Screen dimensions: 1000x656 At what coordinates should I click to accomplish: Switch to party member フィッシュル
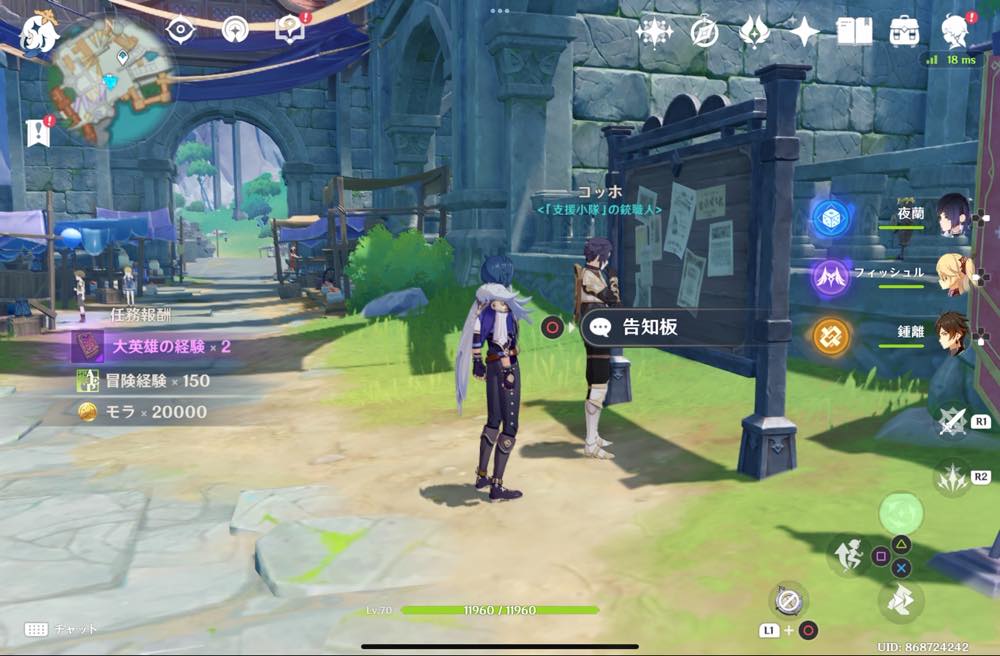953,274
